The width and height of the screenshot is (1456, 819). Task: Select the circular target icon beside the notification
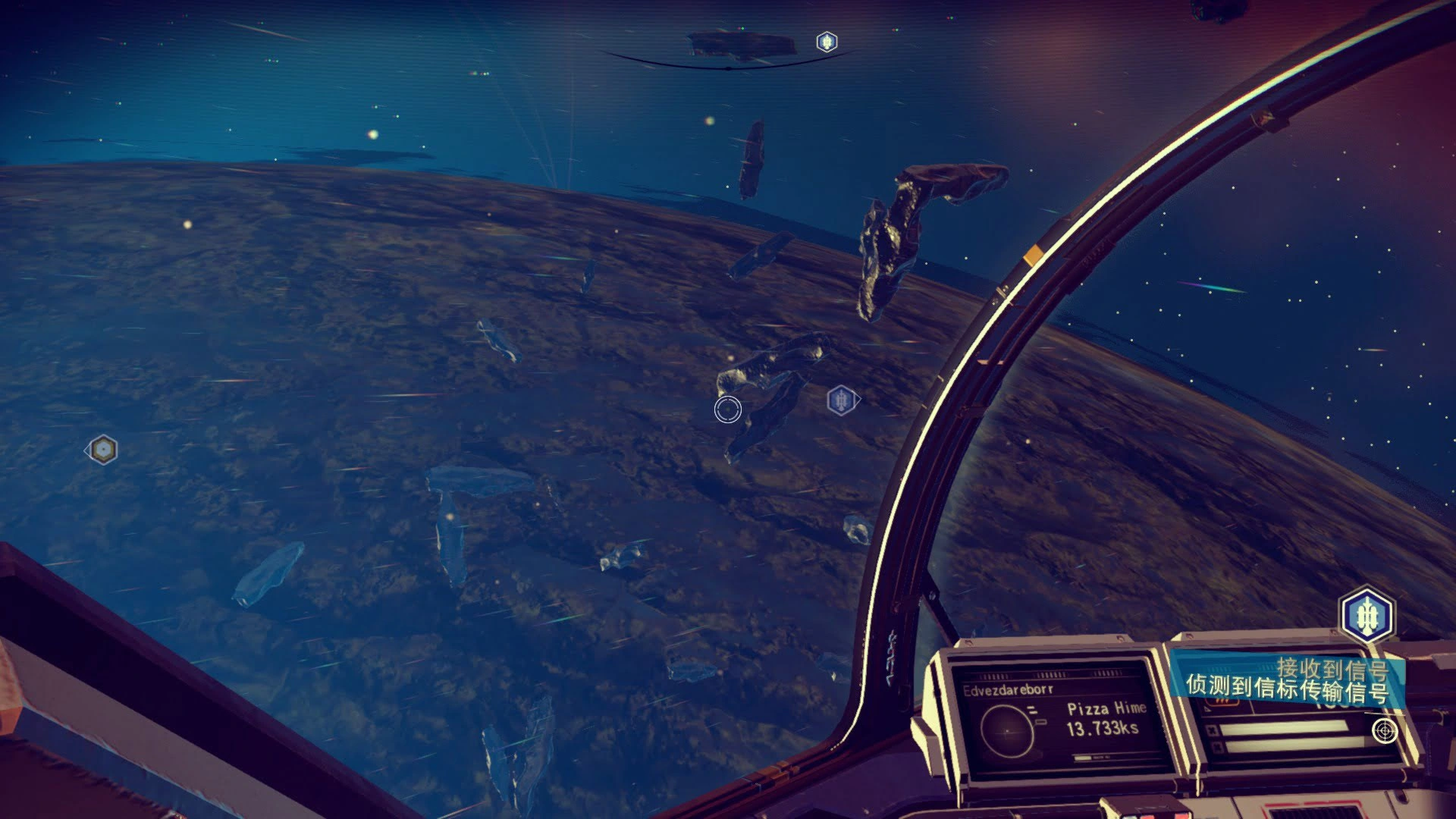[1385, 731]
